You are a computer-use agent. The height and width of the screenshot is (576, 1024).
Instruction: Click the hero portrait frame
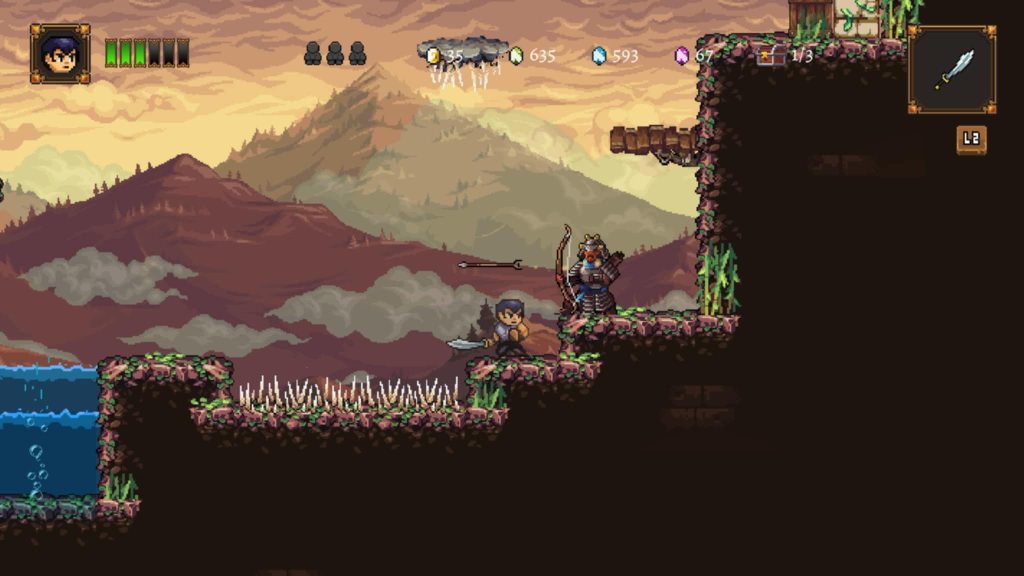(60, 53)
